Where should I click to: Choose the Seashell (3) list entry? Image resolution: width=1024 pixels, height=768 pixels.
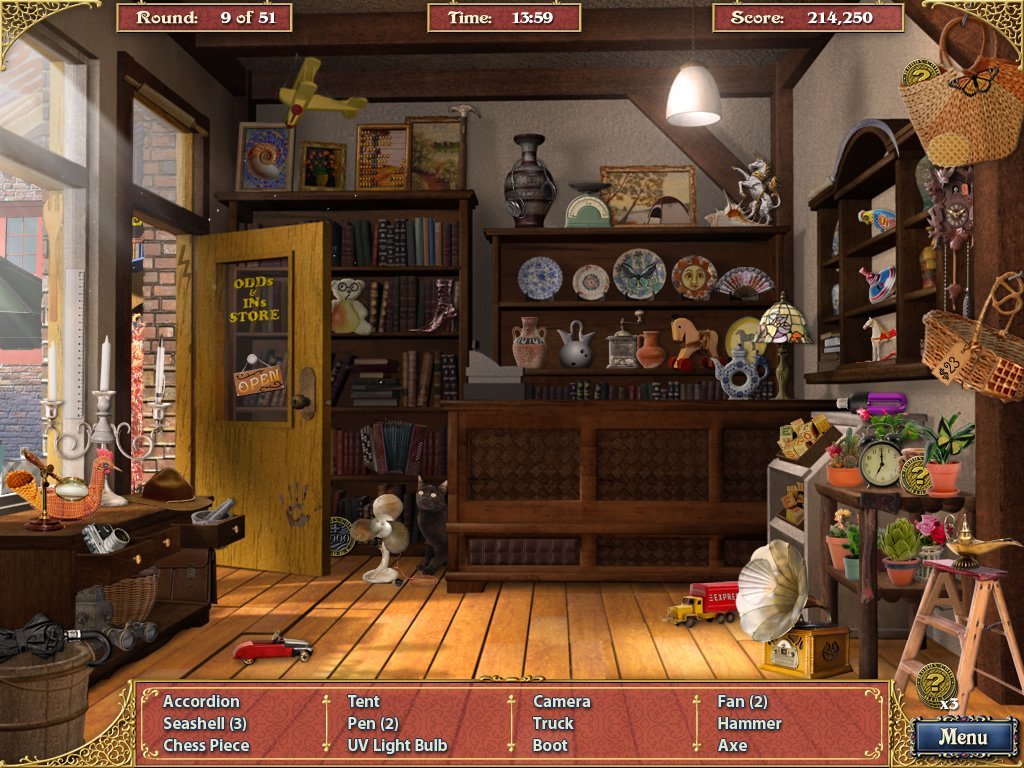click(205, 723)
